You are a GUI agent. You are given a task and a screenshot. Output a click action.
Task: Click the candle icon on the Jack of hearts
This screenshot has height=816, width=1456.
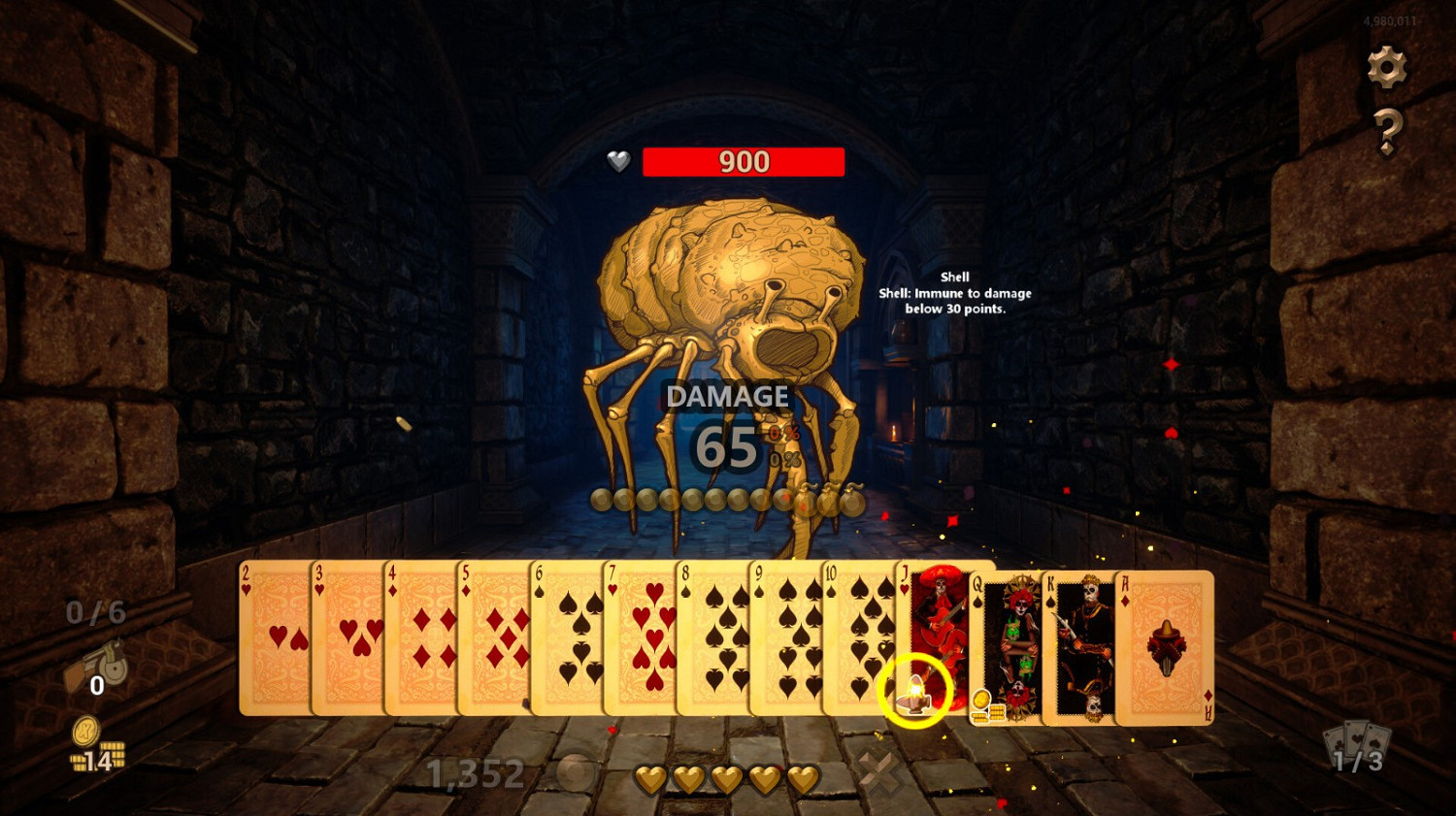[916, 694]
